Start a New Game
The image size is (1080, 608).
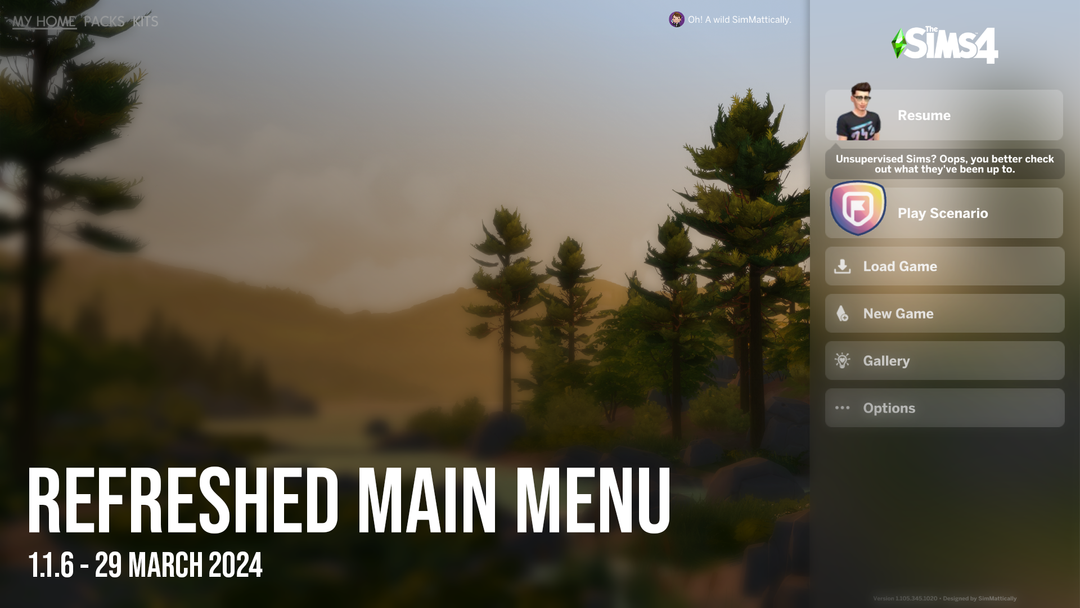coord(943,313)
